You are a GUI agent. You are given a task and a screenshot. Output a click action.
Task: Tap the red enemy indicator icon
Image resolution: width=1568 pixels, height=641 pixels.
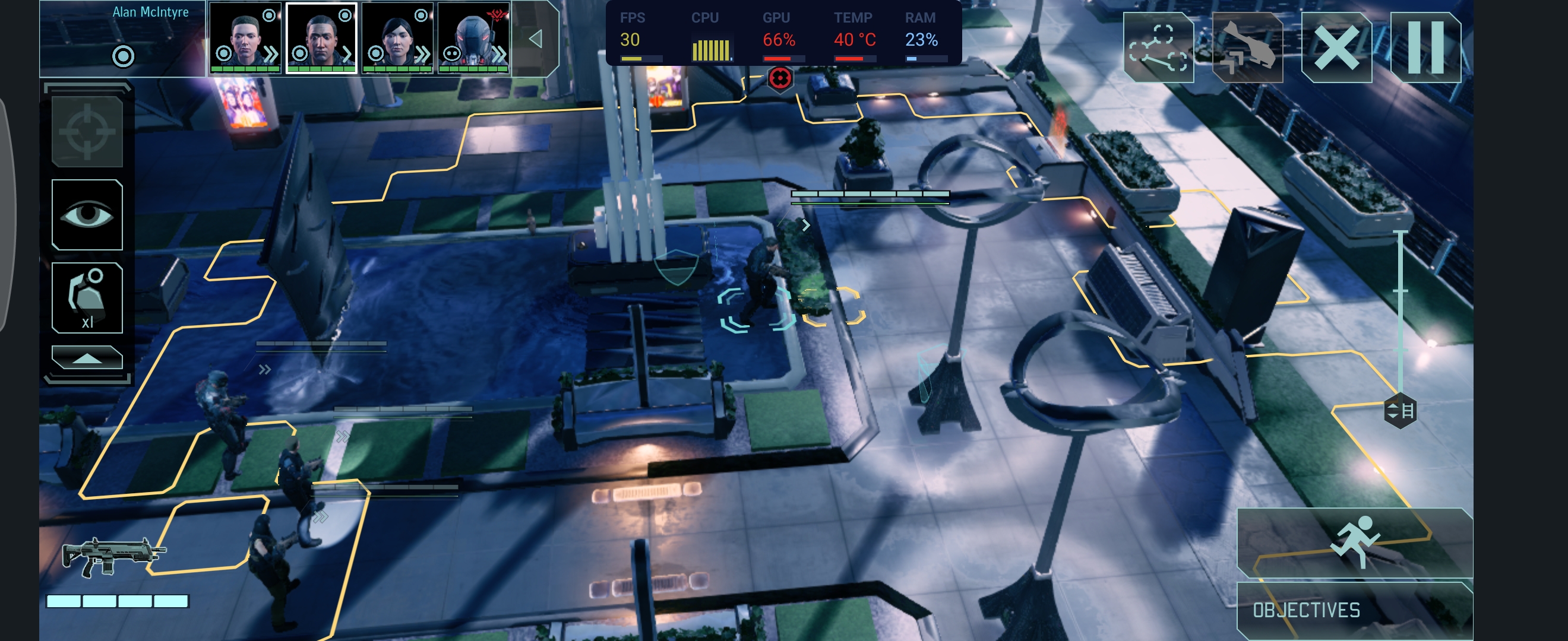780,78
